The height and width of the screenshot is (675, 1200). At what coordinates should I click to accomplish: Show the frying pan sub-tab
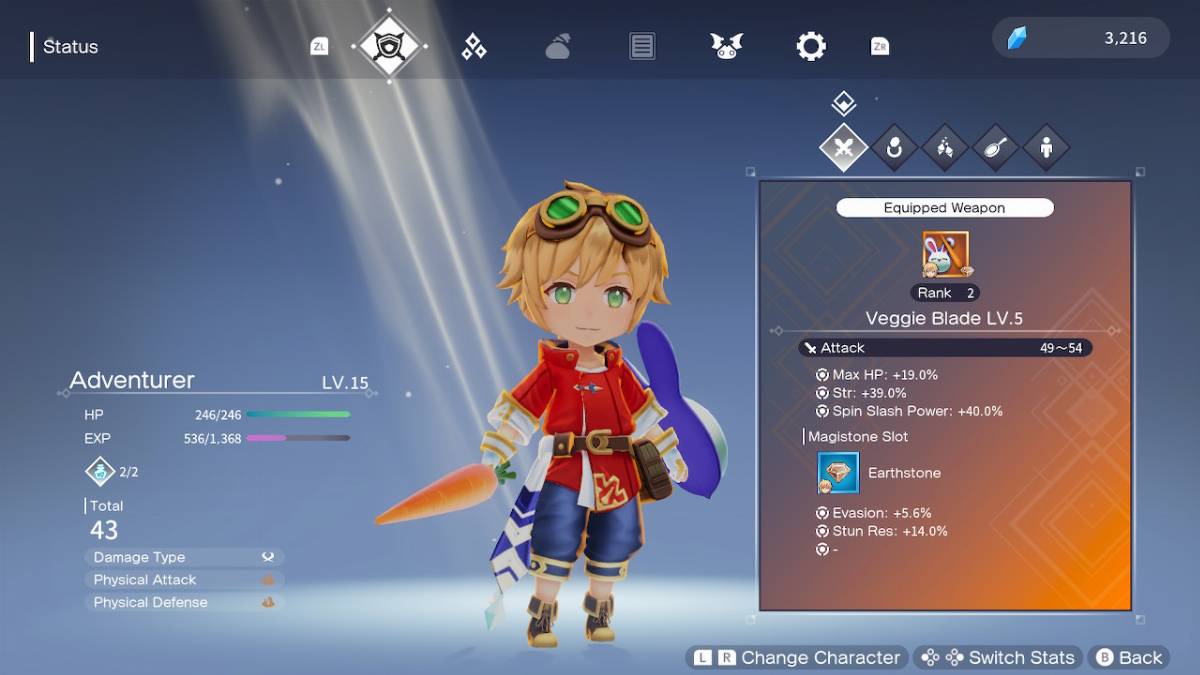click(x=996, y=149)
